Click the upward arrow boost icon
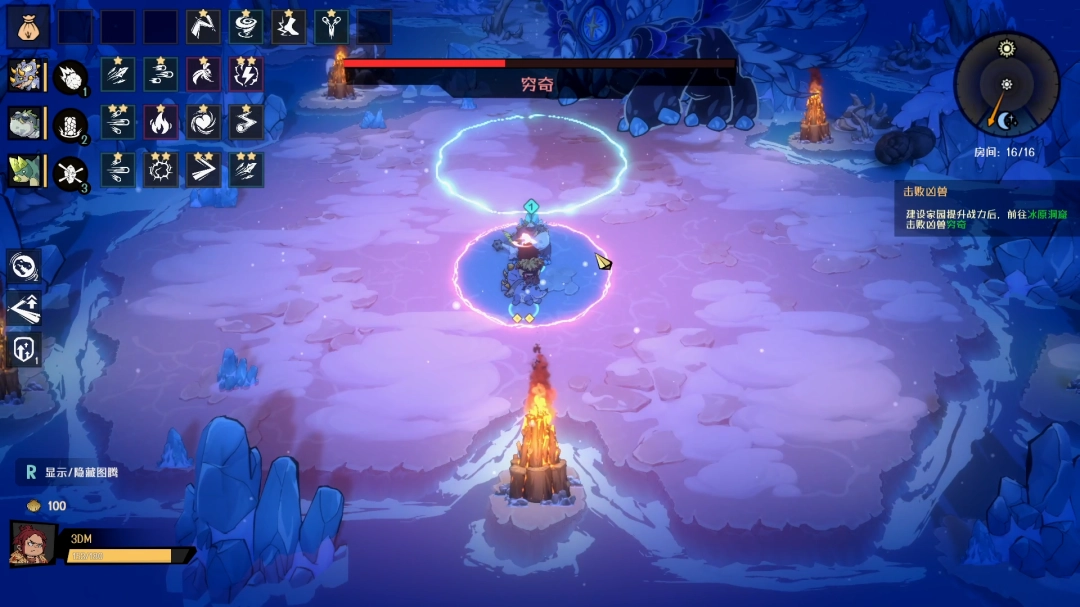This screenshot has width=1080, height=607. pyautogui.click(x=24, y=307)
